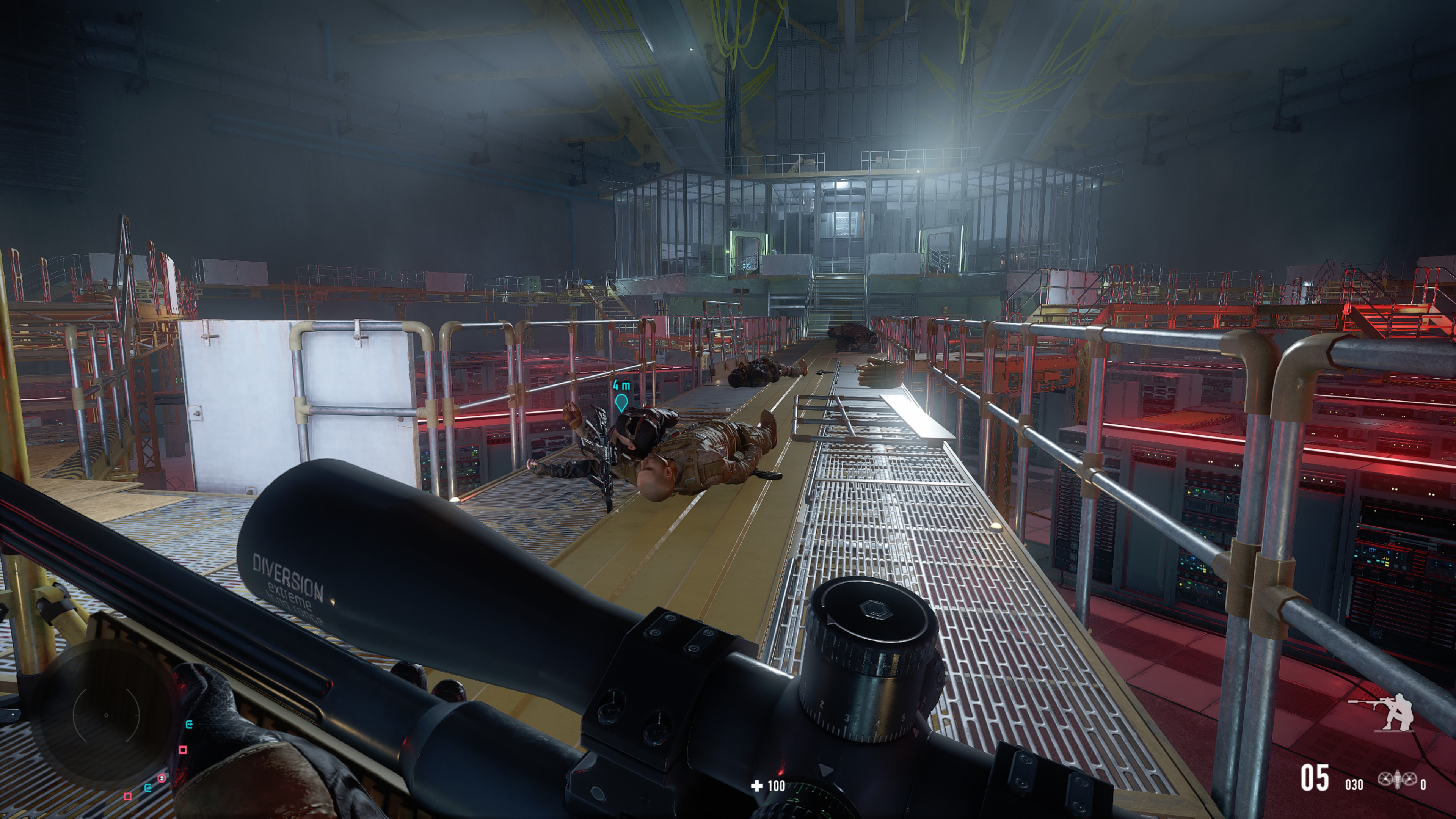
Task: Click the circular radar minimap
Action: pos(106,715)
